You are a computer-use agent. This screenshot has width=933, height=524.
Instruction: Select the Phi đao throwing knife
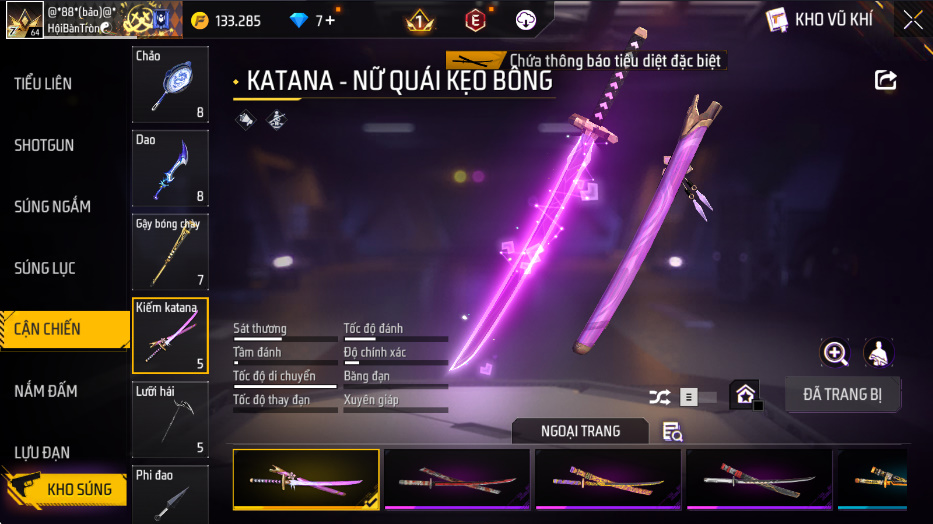point(170,494)
